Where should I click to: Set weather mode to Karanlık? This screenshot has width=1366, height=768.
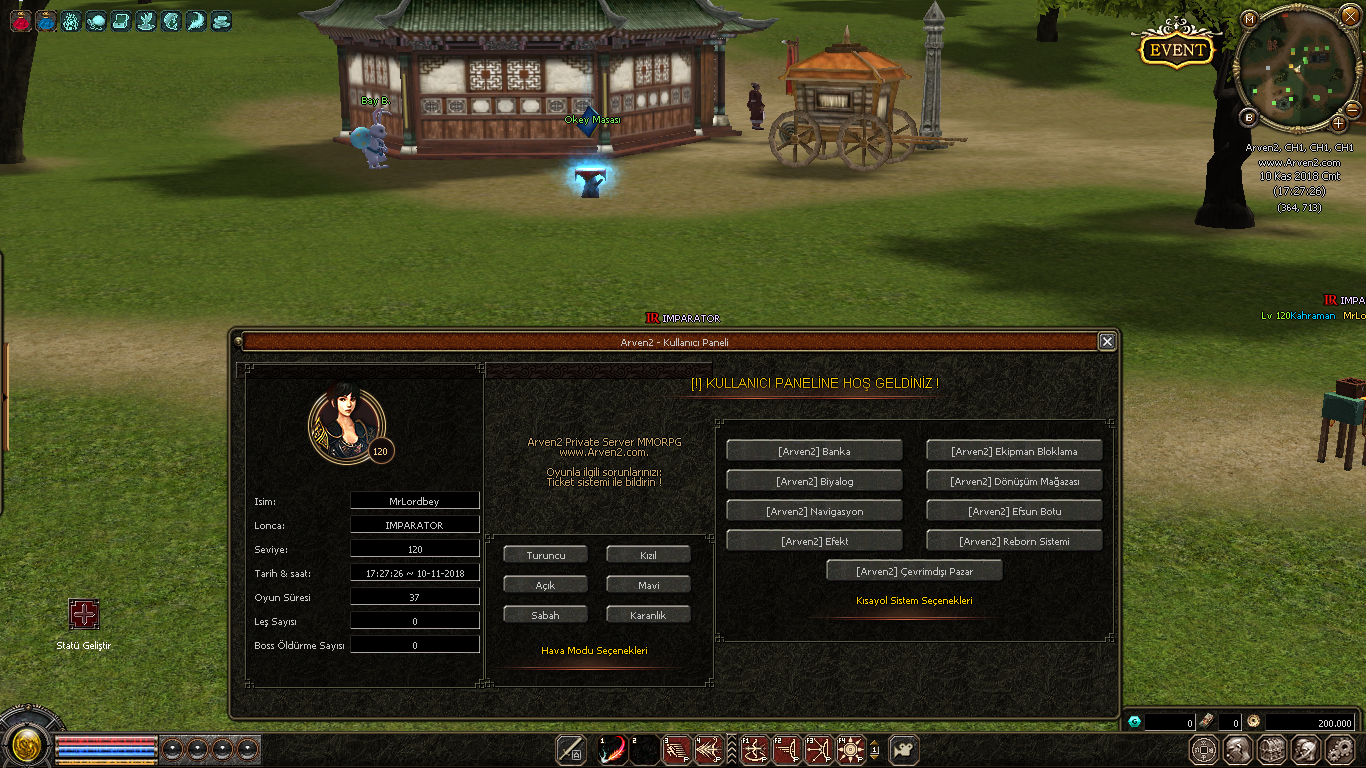[648, 615]
